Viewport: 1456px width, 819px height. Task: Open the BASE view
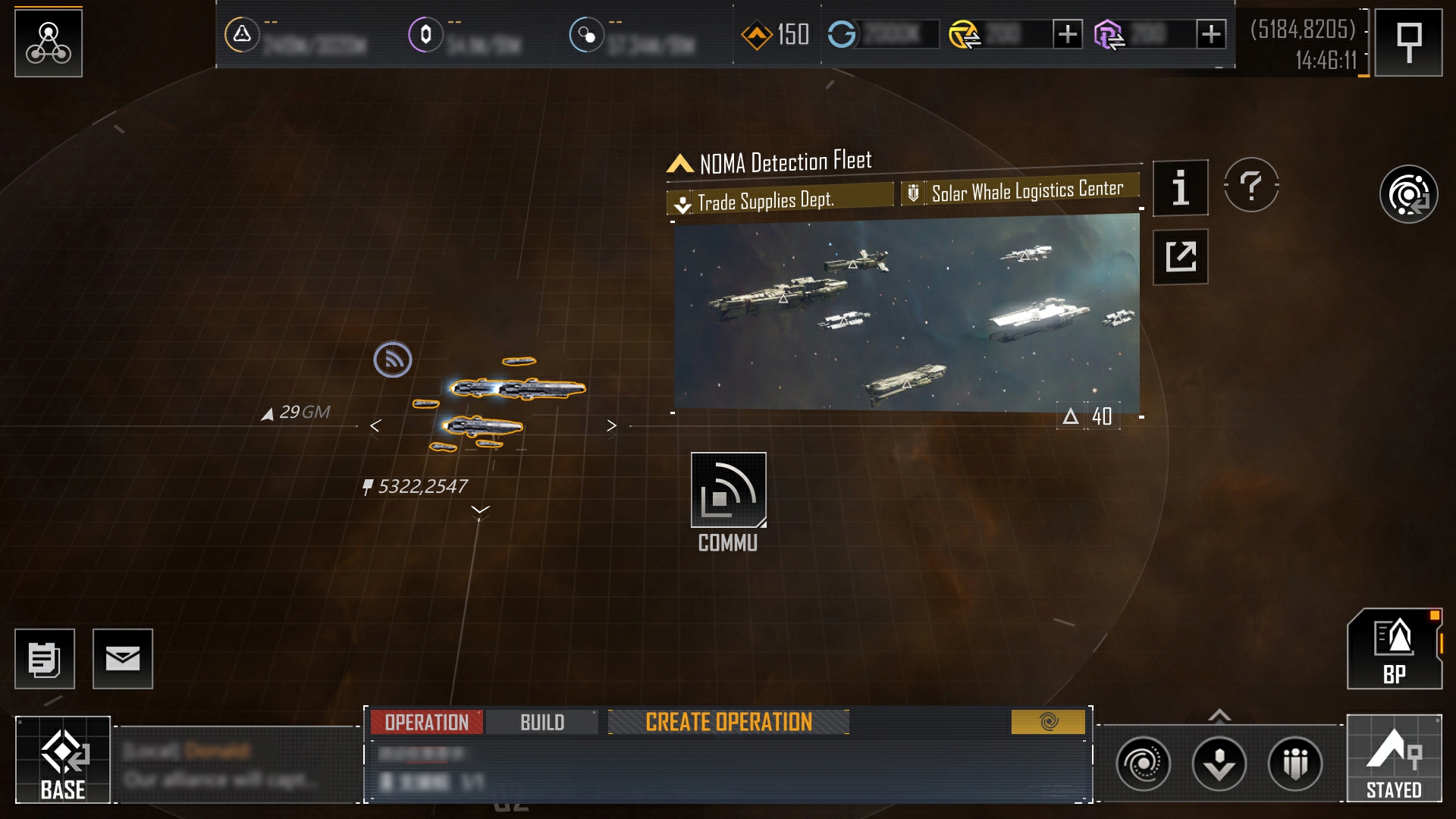[63, 760]
